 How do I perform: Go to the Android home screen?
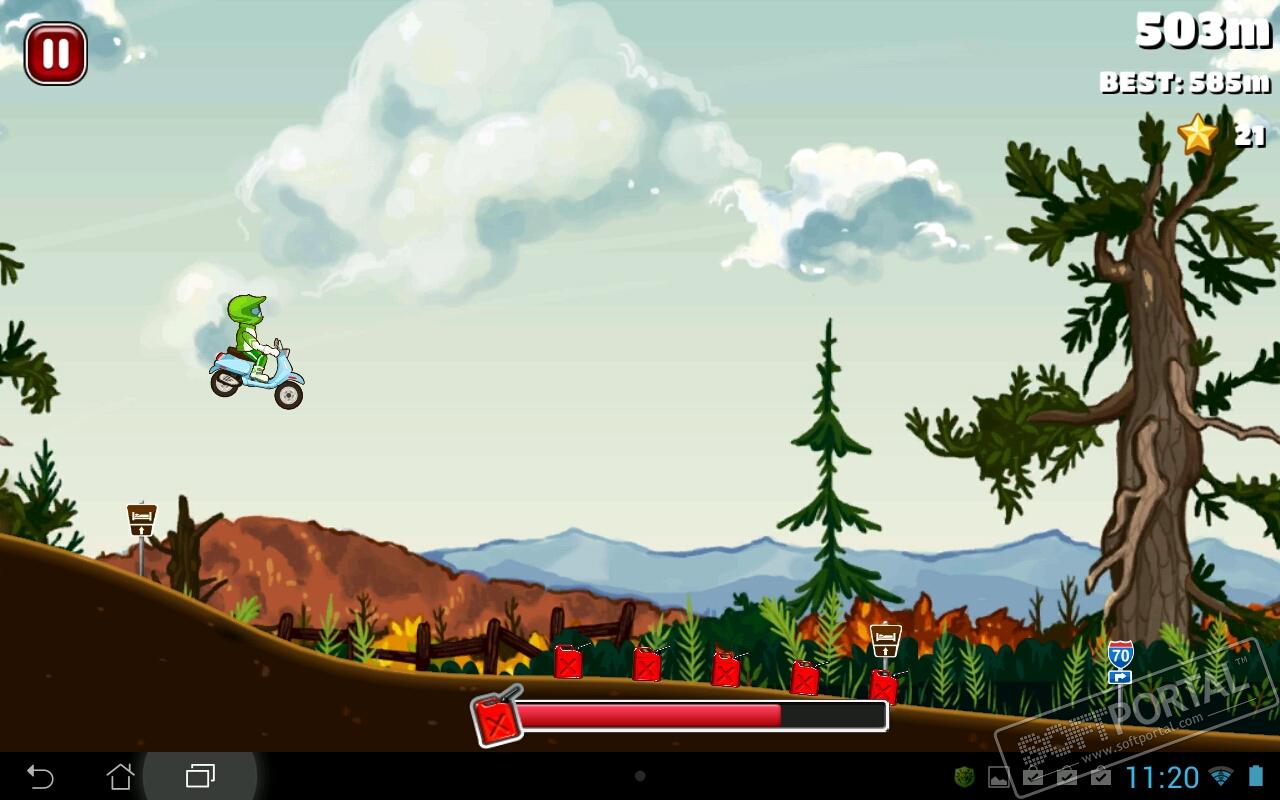click(x=120, y=776)
